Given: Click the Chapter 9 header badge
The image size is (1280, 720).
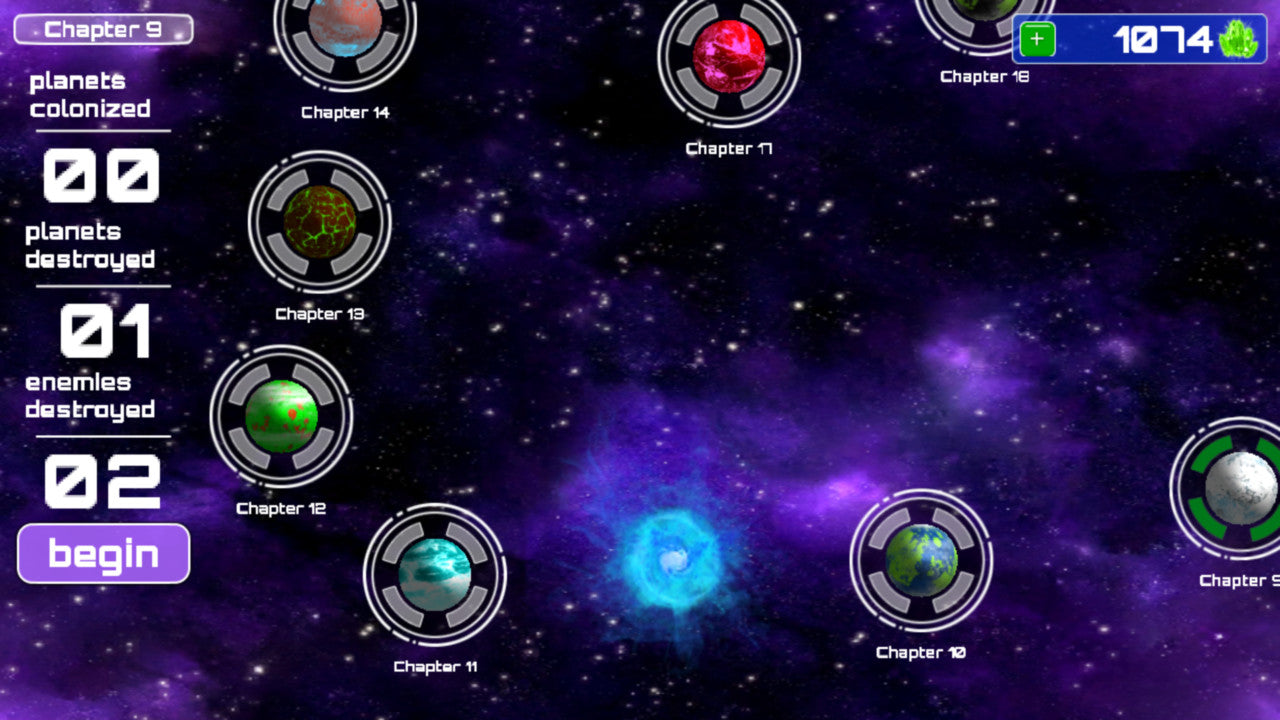Looking at the screenshot, I should click(x=101, y=29).
